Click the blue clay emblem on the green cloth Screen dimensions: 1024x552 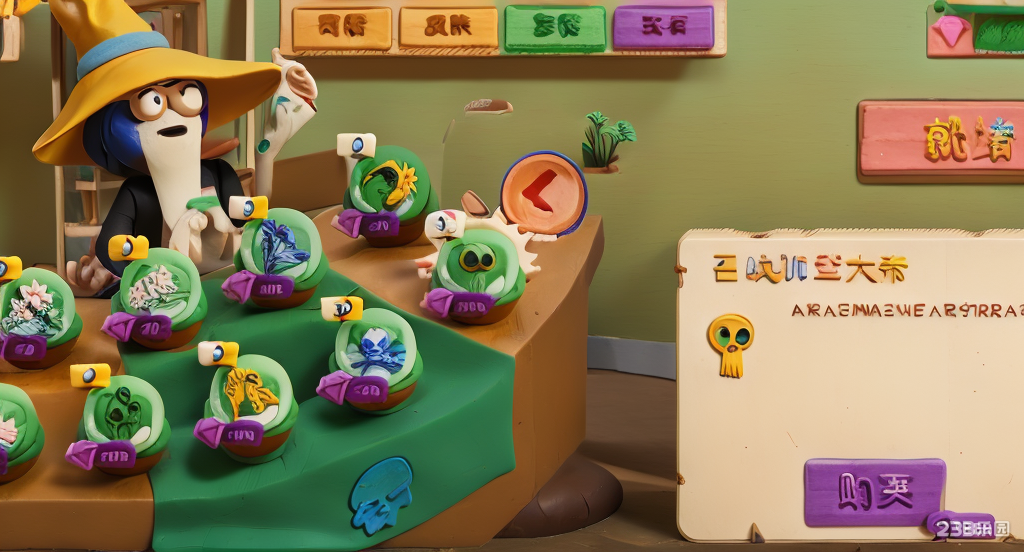point(380,494)
